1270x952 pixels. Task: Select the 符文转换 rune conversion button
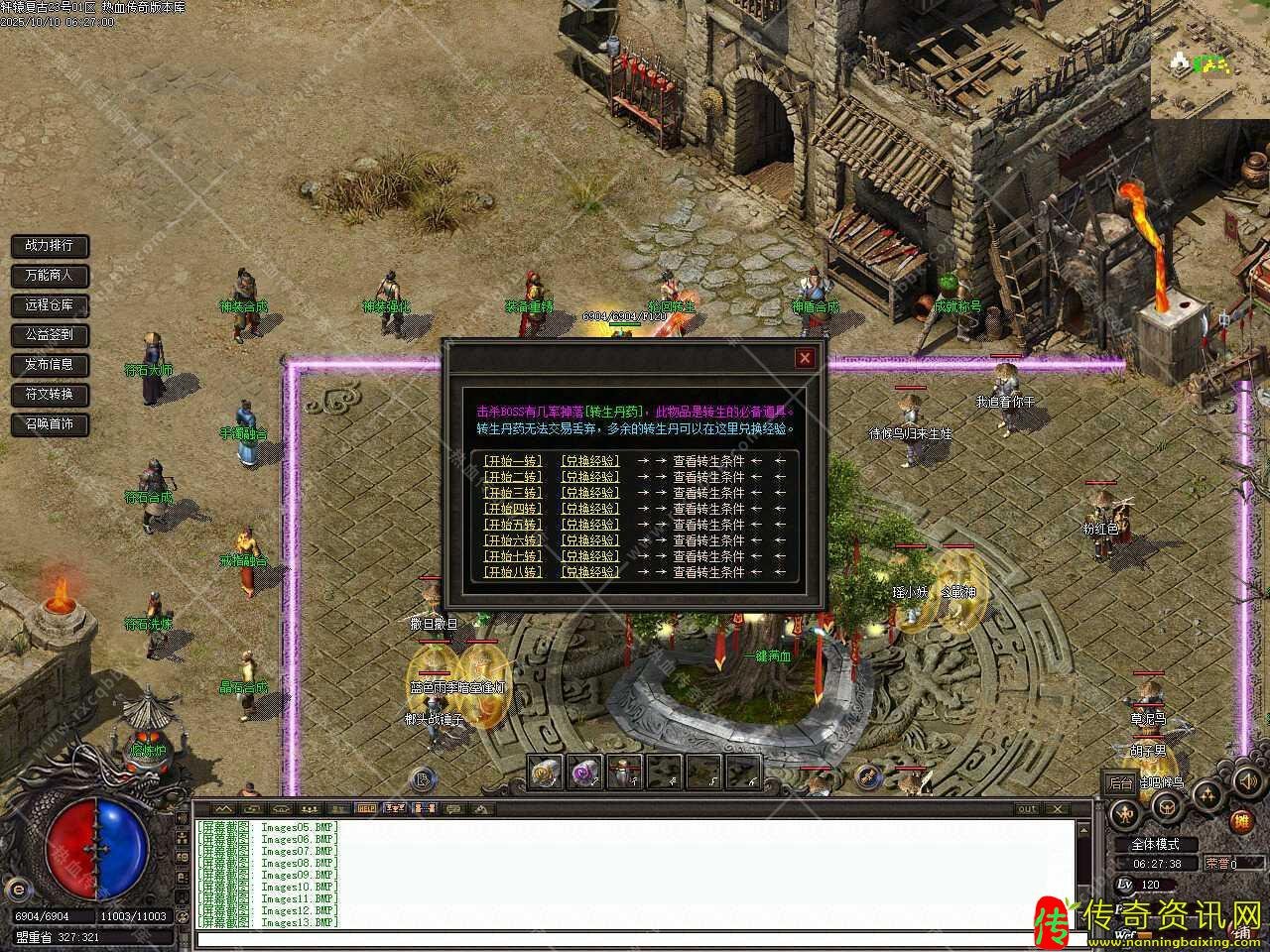[x=50, y=394]
